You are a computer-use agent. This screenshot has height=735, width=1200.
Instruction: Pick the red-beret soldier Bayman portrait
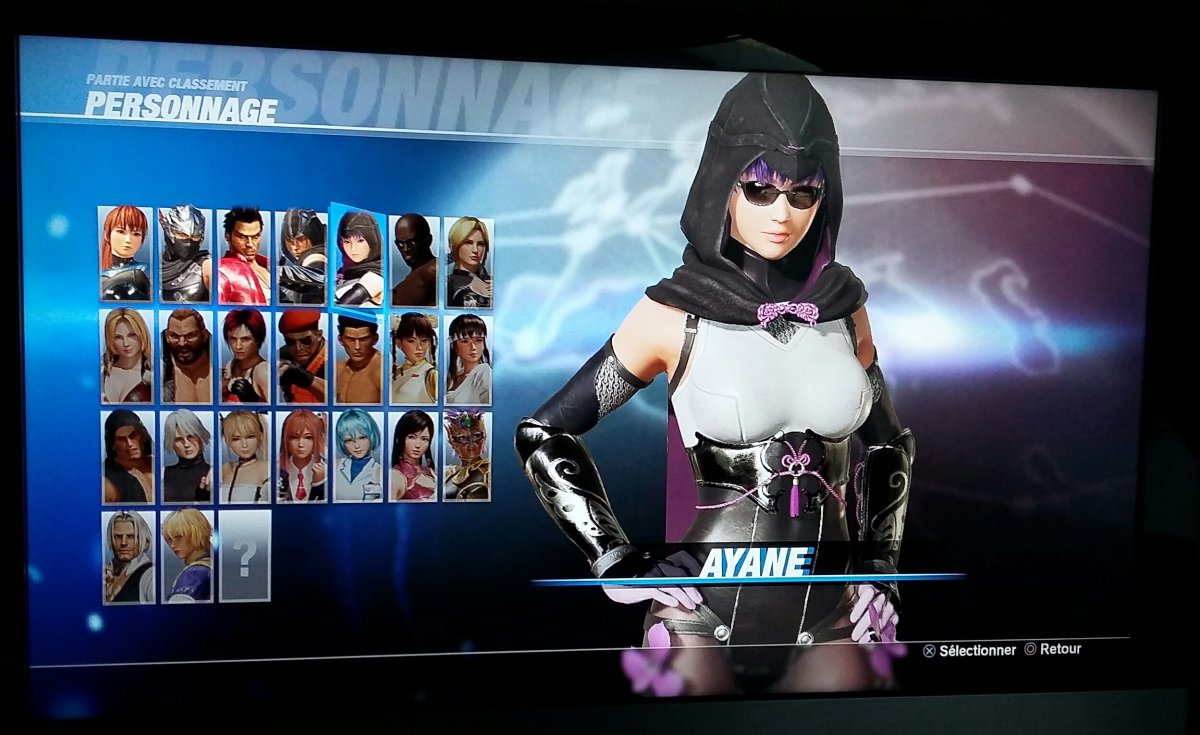(302, 358)
